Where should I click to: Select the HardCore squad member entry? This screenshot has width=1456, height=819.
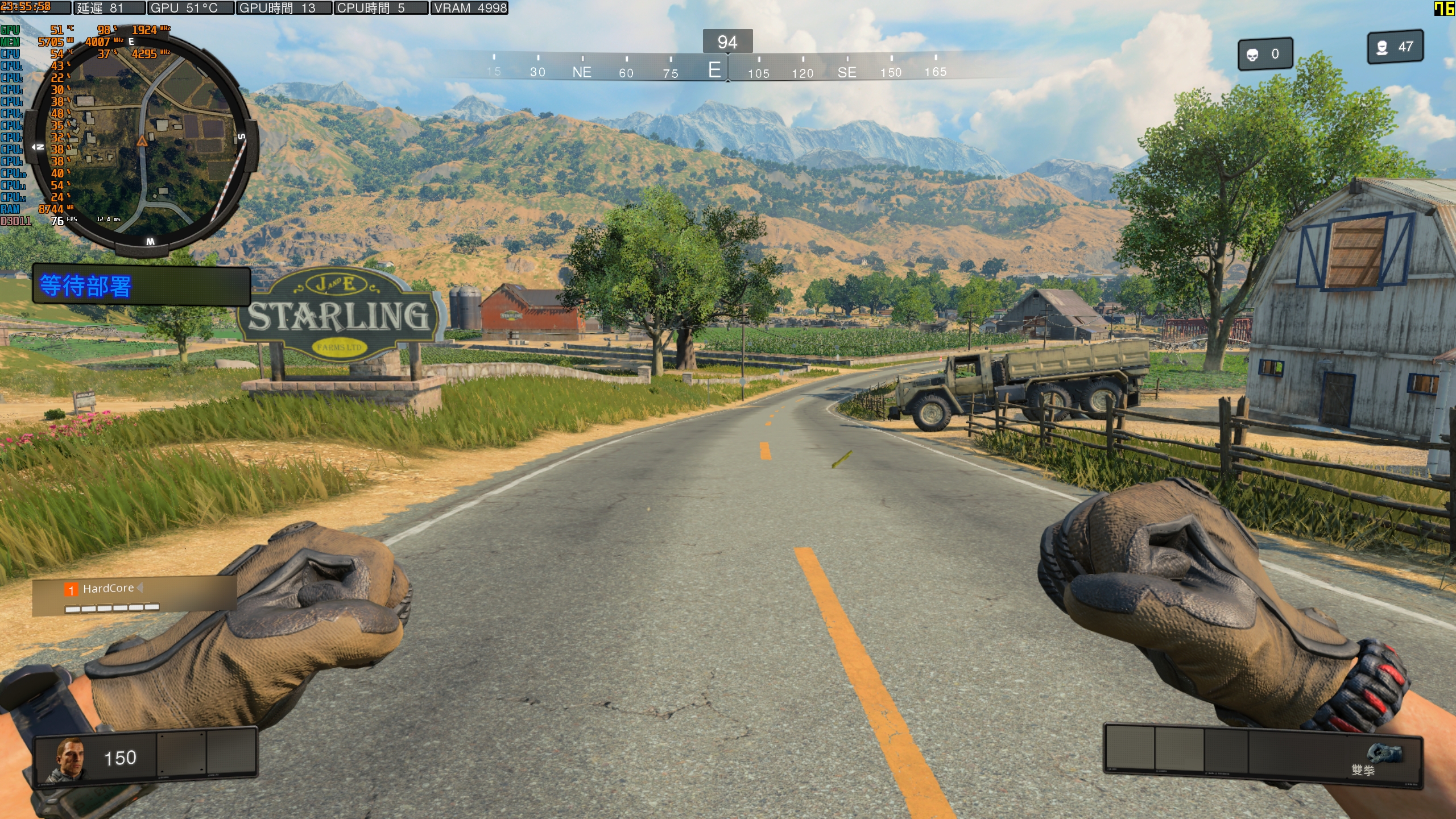(109, 589)
